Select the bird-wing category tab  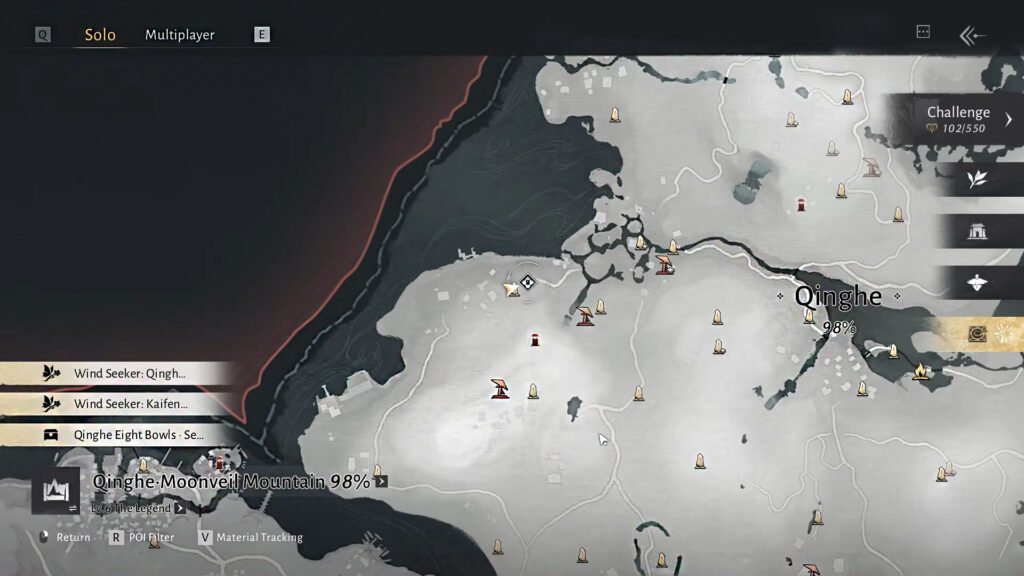977,283
